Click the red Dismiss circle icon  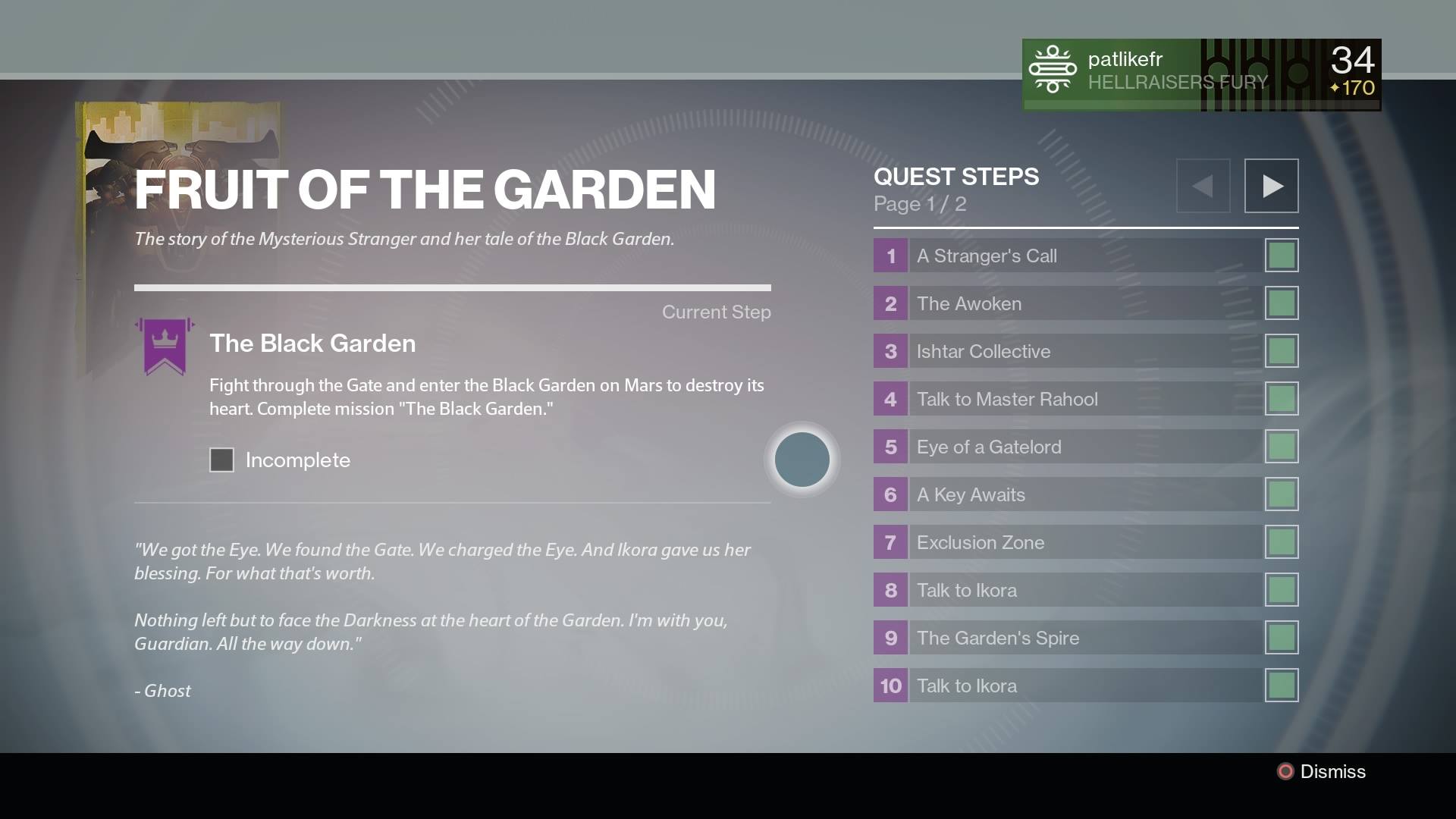click(1284, 771)
